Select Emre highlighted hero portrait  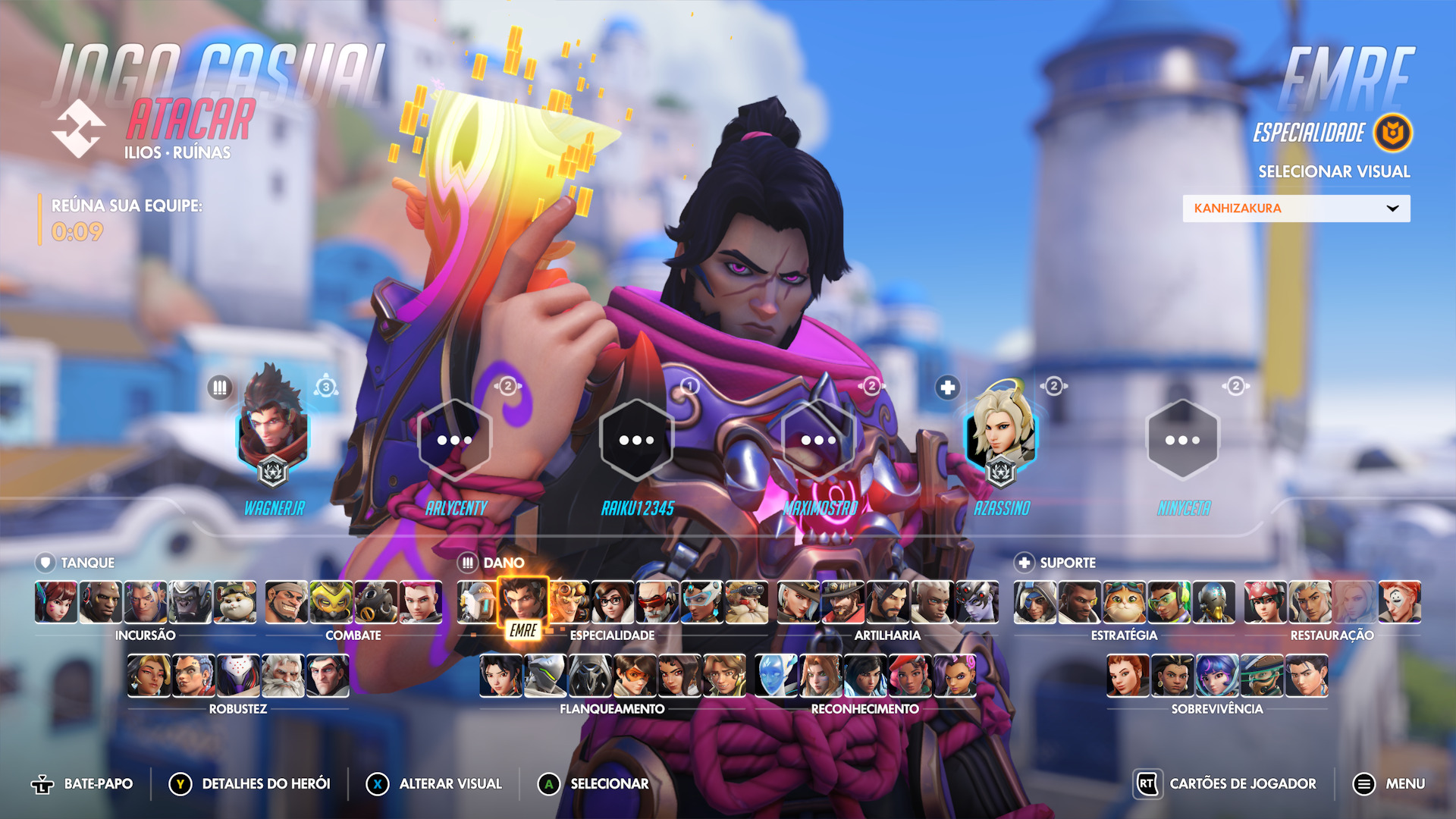coord(522,602)
